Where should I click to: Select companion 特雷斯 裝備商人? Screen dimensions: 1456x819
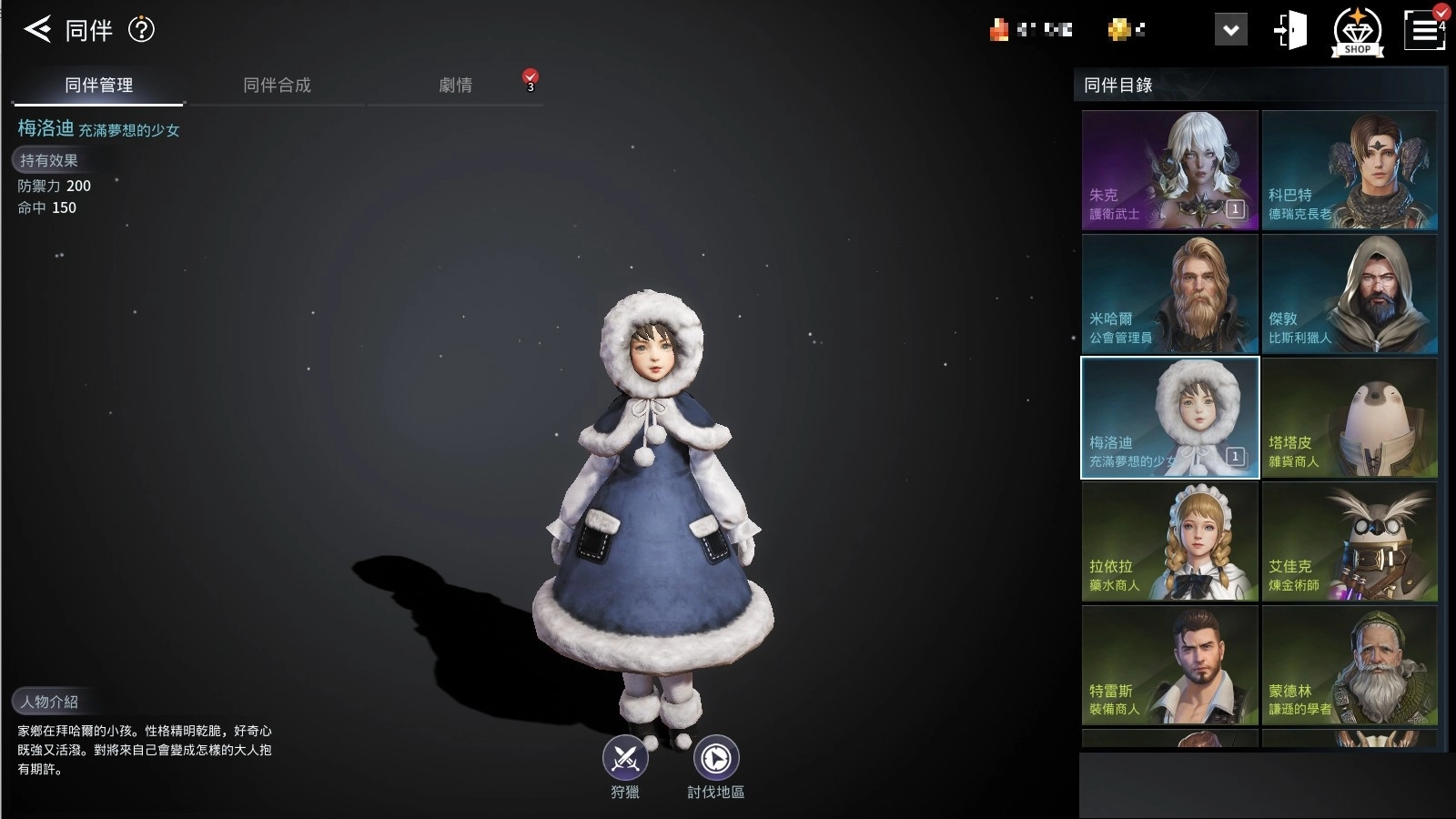(1169, 665)
